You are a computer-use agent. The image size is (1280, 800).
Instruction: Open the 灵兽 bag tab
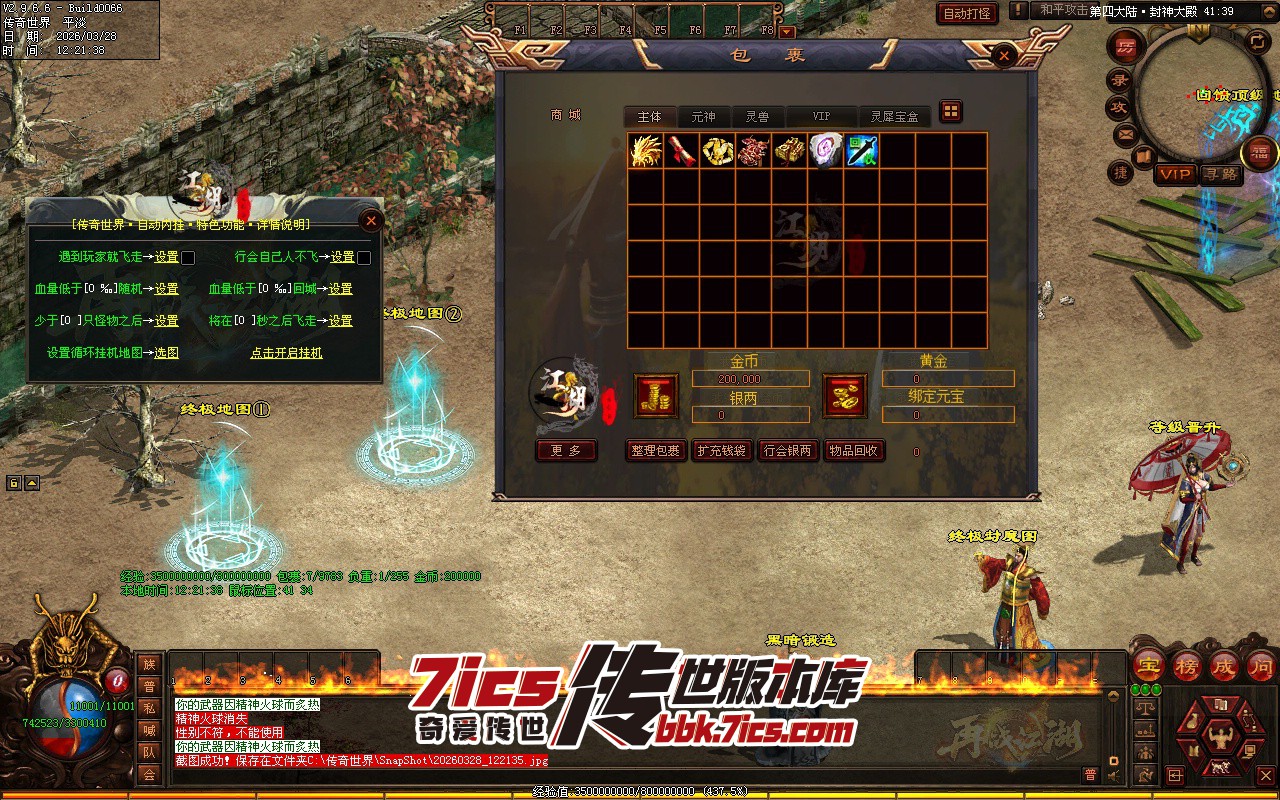(x=757, y=117)
